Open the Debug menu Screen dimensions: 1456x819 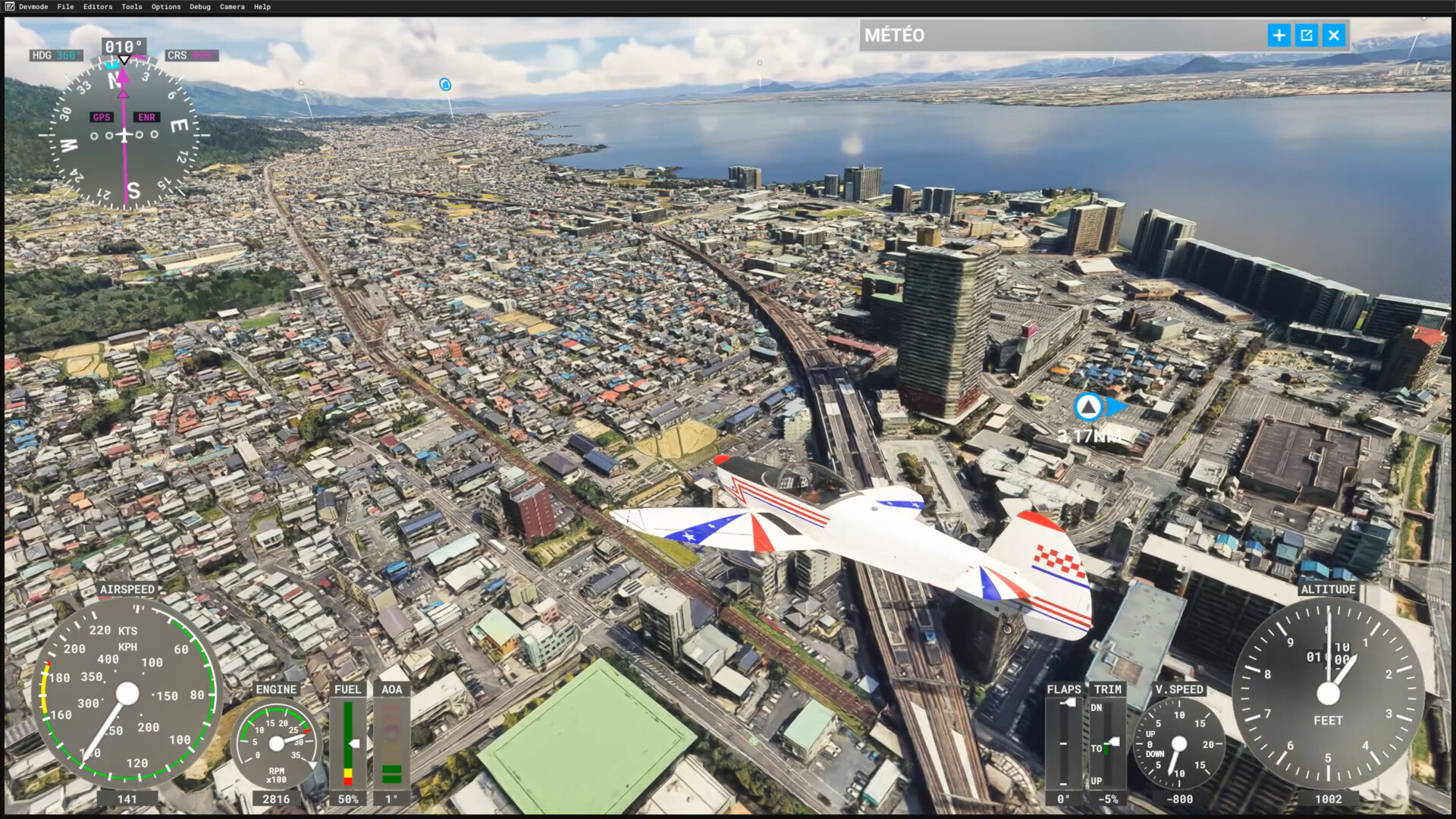pos(200,7)
